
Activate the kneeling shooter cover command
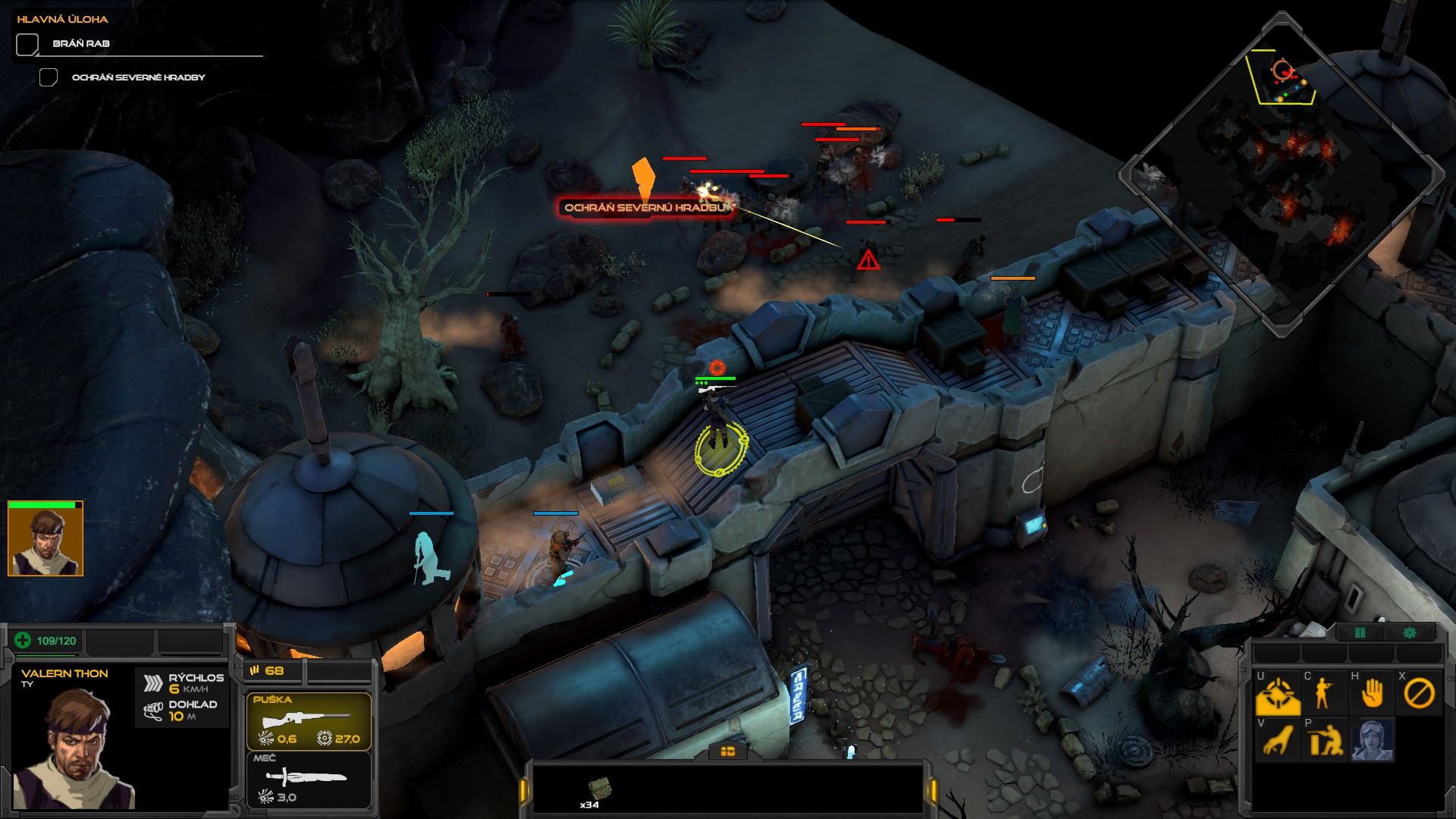[1325, 740]
